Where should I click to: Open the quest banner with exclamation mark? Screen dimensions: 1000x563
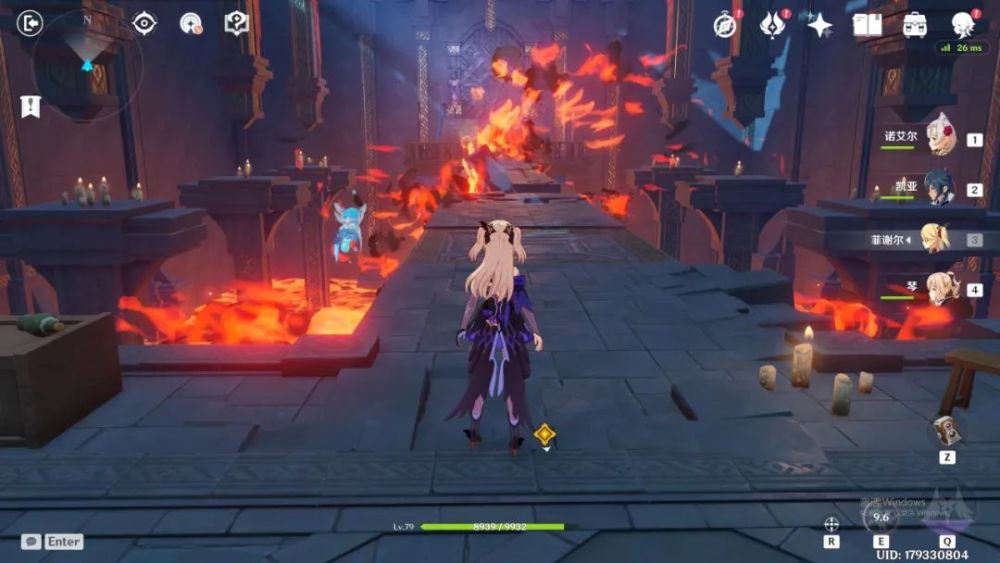(30, 105)
